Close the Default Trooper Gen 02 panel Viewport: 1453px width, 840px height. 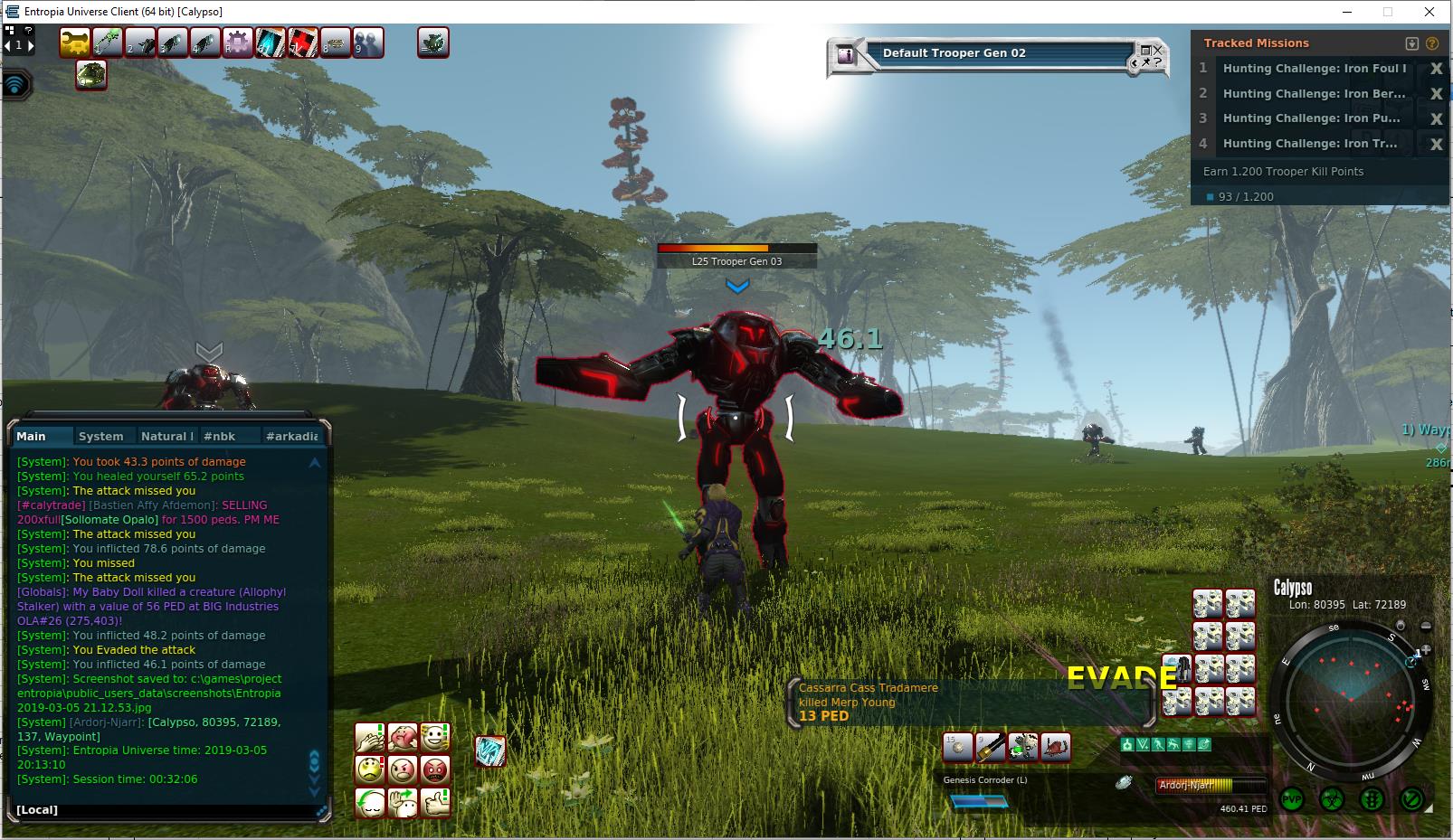click(1157, 50)
